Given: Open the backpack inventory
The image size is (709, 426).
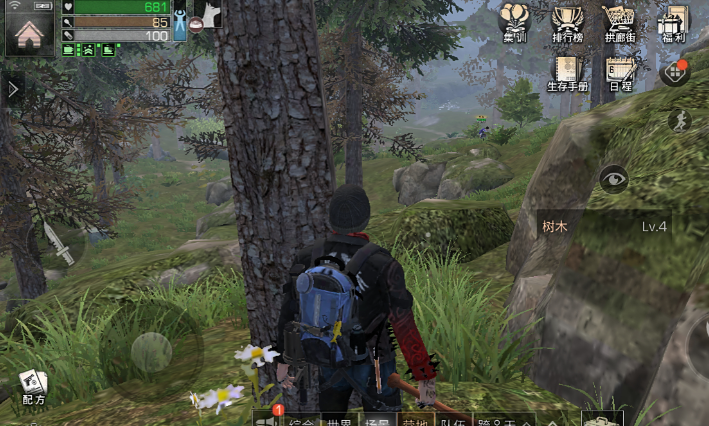Looking at the screenshot, I should coord(603,419).
